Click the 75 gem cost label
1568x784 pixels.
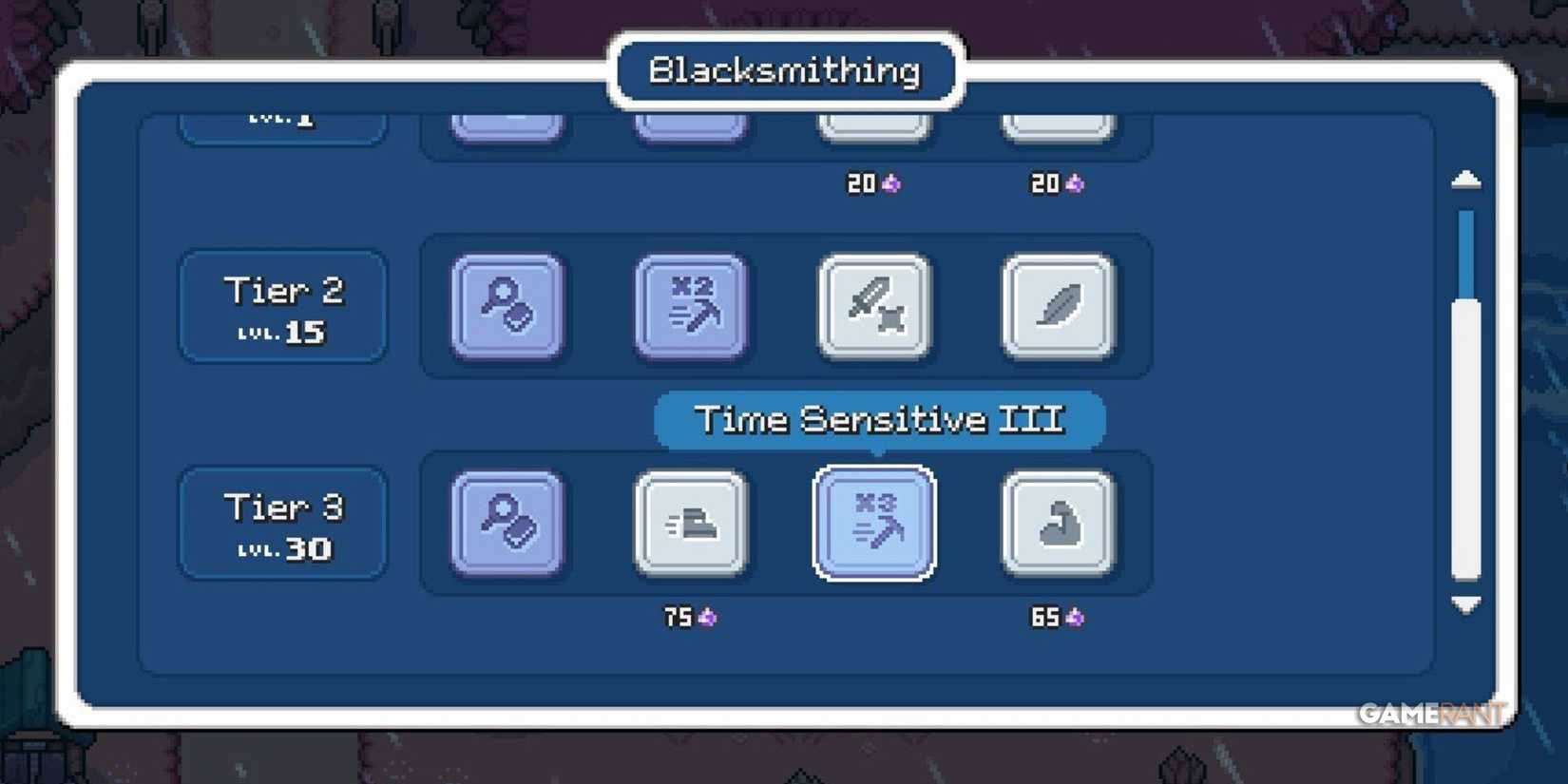point(687,617)
